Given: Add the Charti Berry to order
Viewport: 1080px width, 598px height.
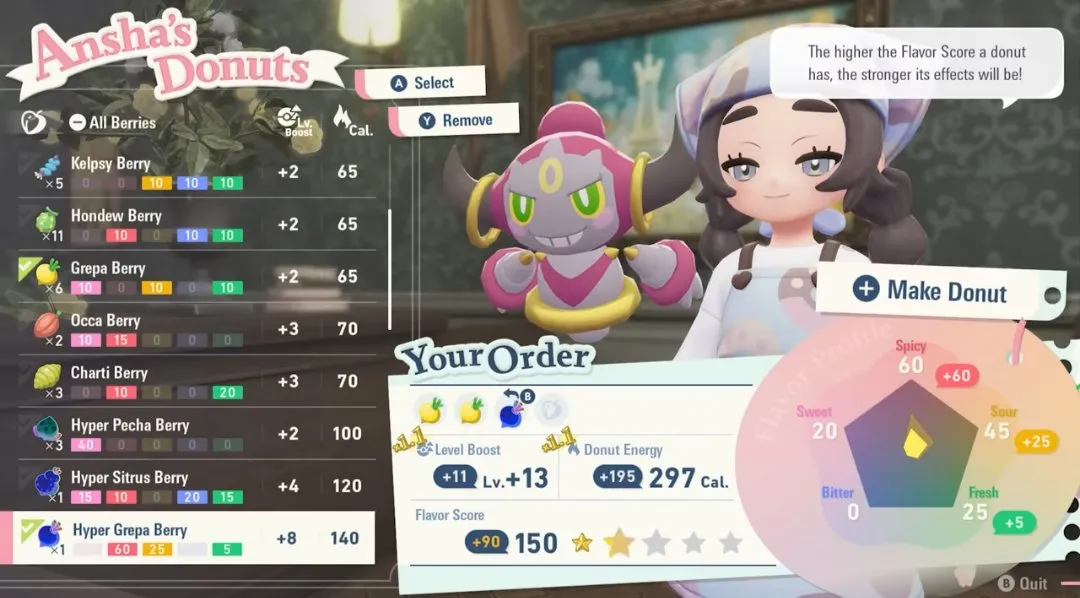Looking at the screenshot, I should pos(190,381).
